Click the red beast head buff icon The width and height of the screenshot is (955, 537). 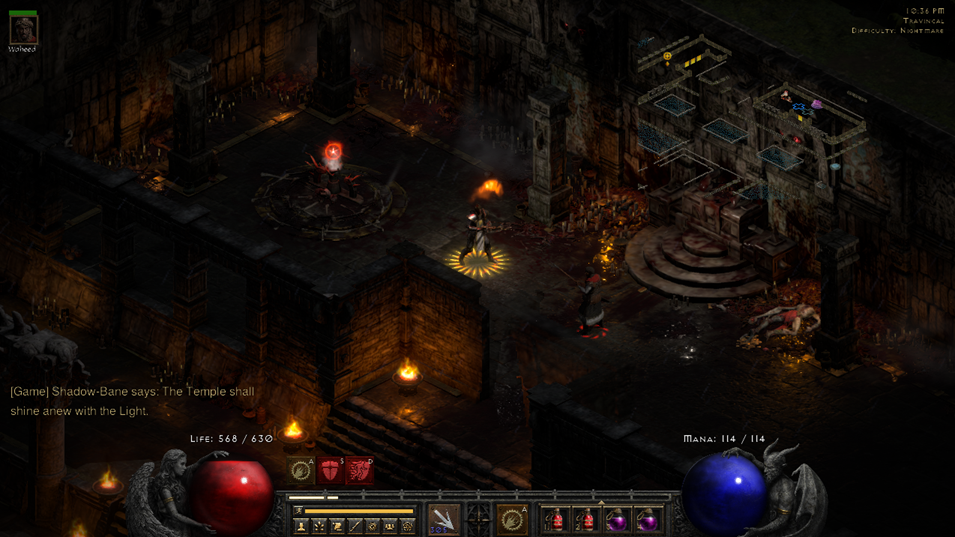coord(359,470)
